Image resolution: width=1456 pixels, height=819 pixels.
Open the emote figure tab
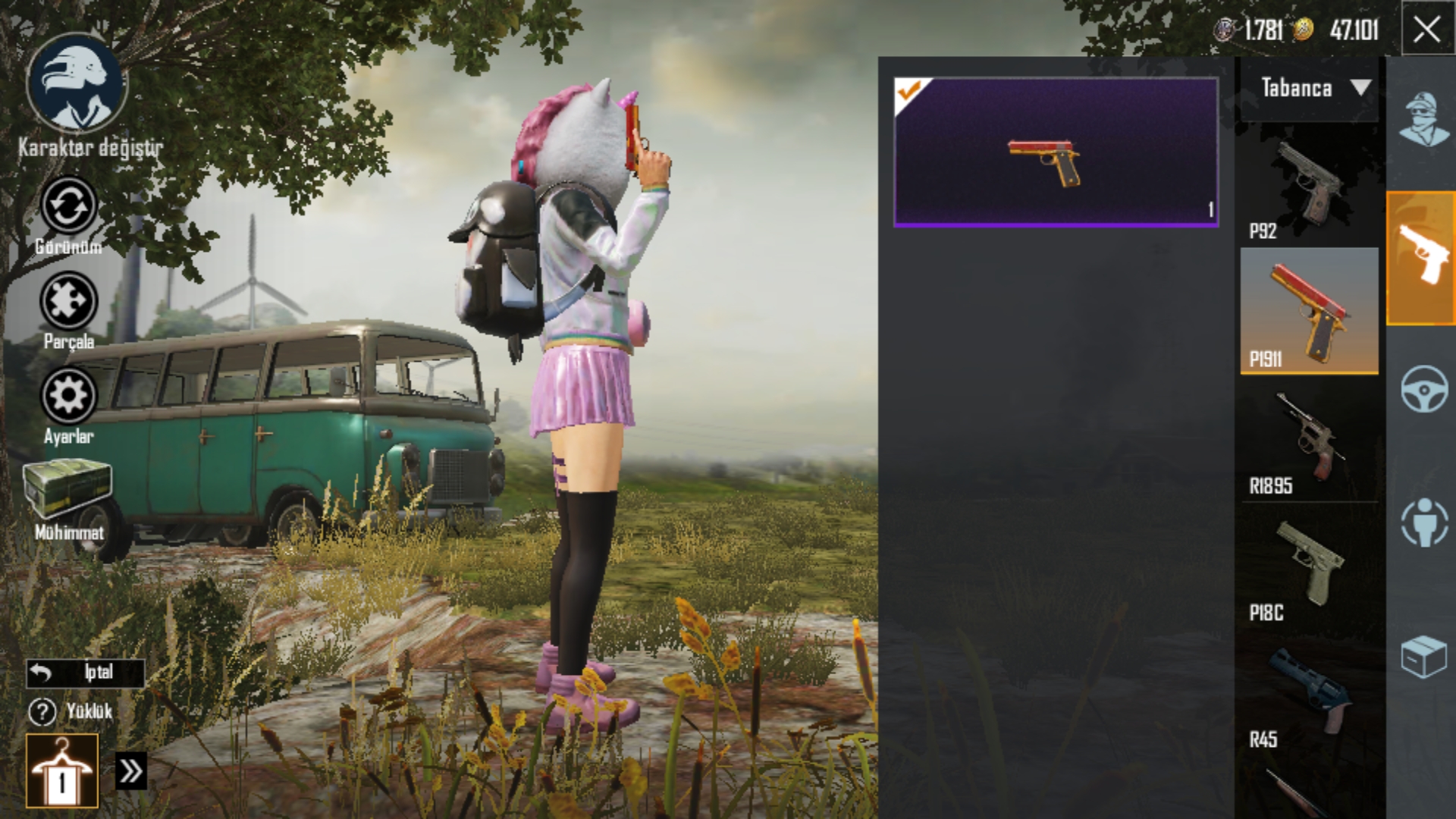[1423, 522]
